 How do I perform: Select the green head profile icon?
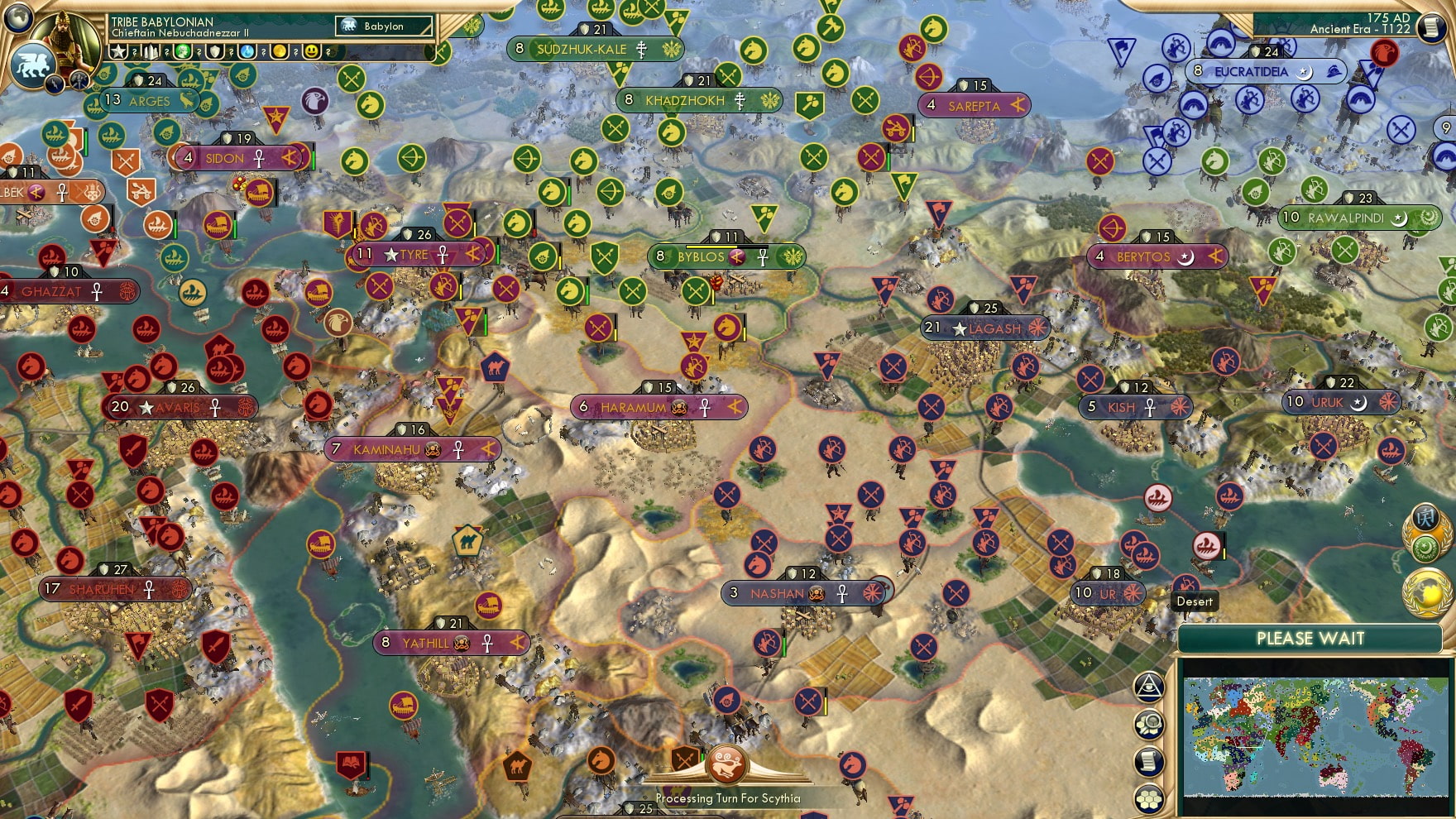(182, 51)
